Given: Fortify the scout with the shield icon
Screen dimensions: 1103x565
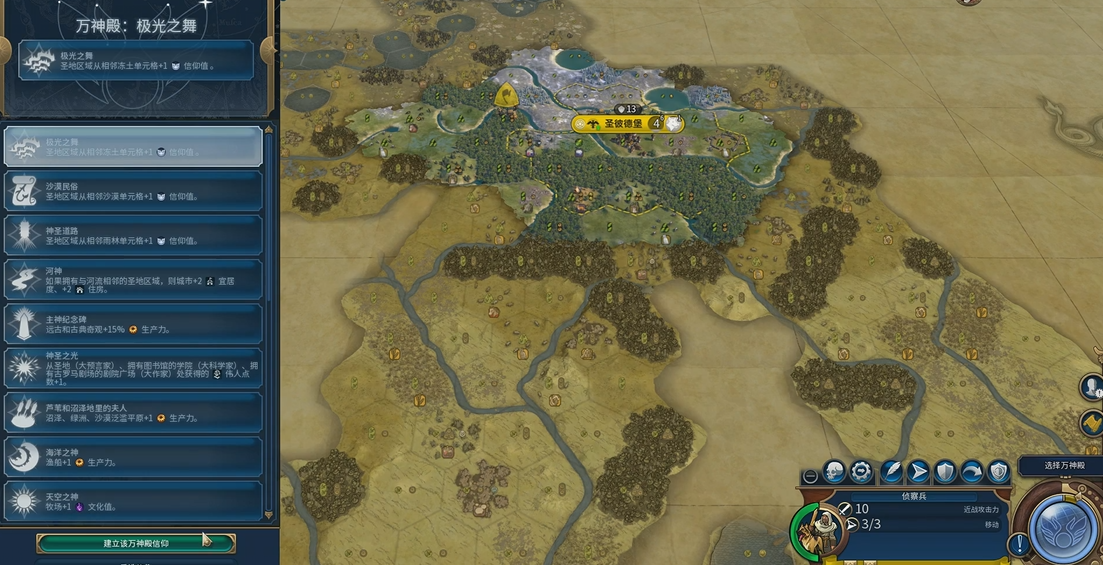Looking at the screenshot, I should pos(945,472).
